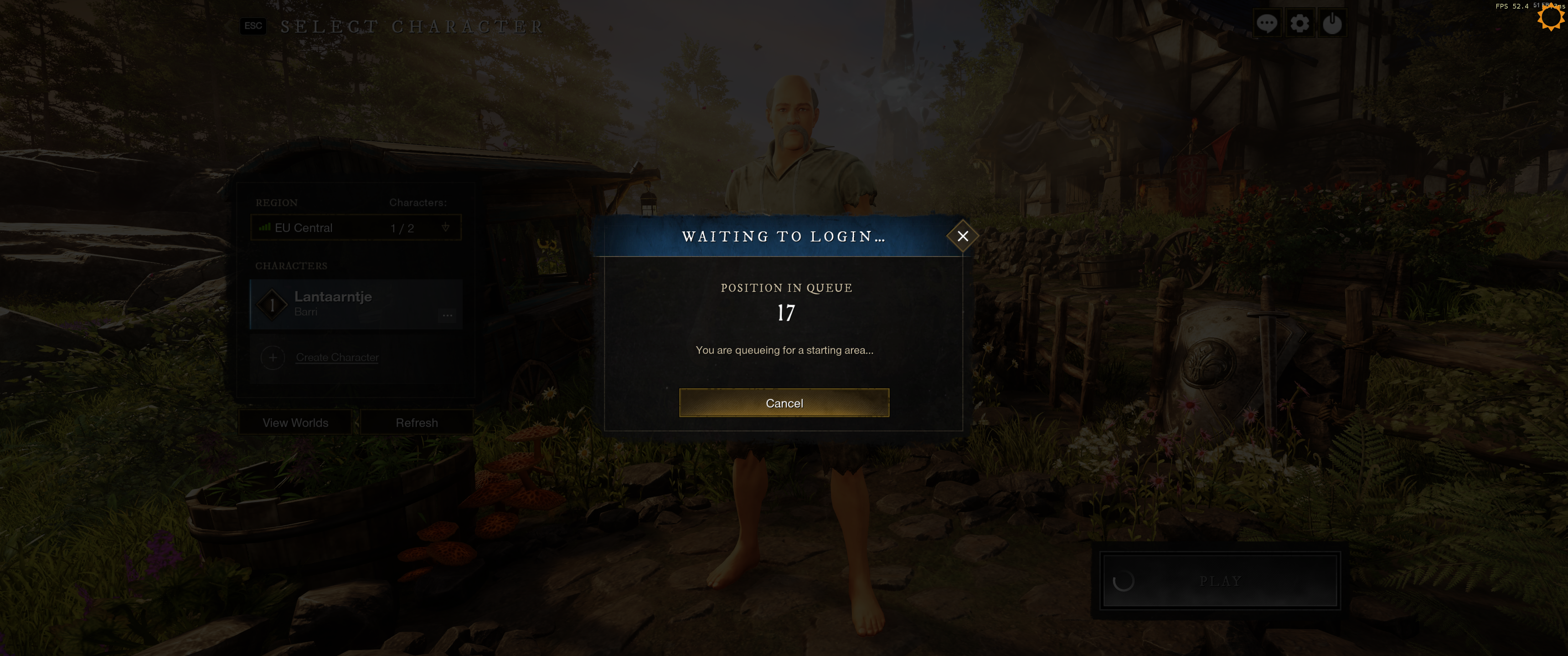Close the Waiting to Login dialog

(962, 236)
